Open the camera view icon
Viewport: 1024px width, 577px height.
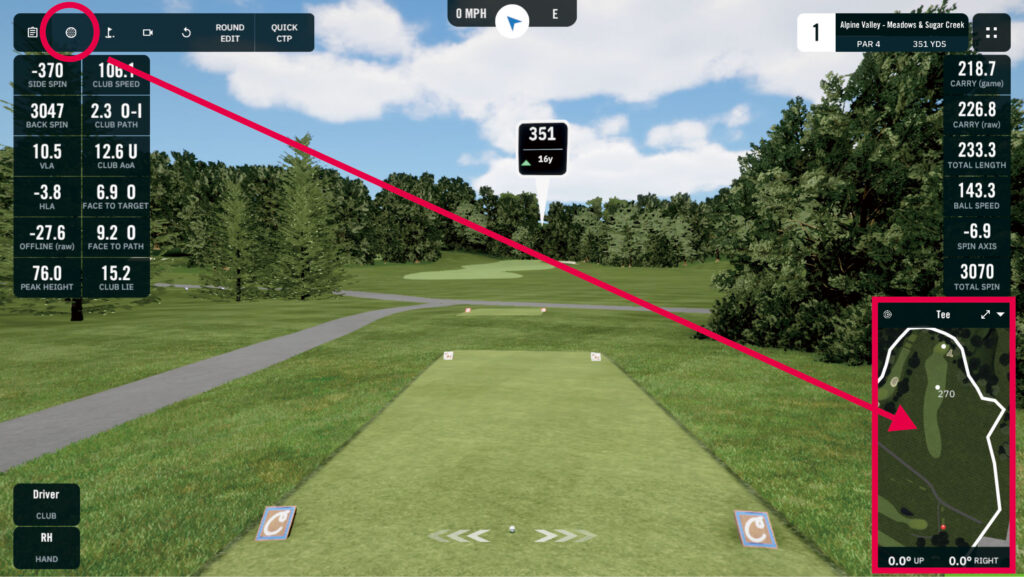click(148, 32)
